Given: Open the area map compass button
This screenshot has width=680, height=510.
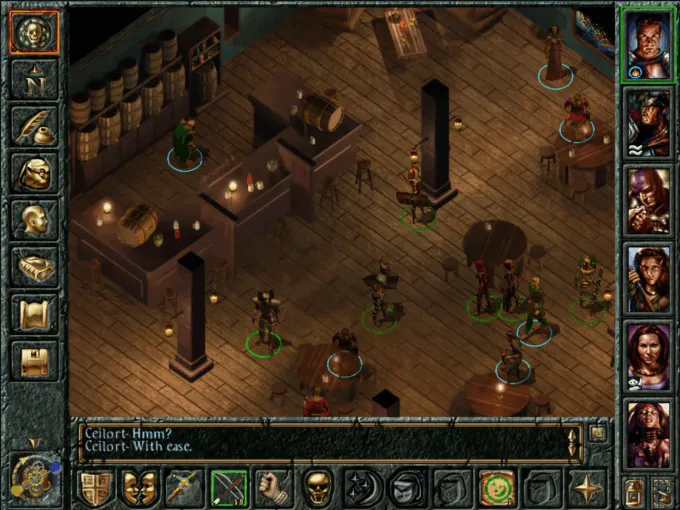Looking at the screenshot, I should pyautogui.click(x=34, y=79).
